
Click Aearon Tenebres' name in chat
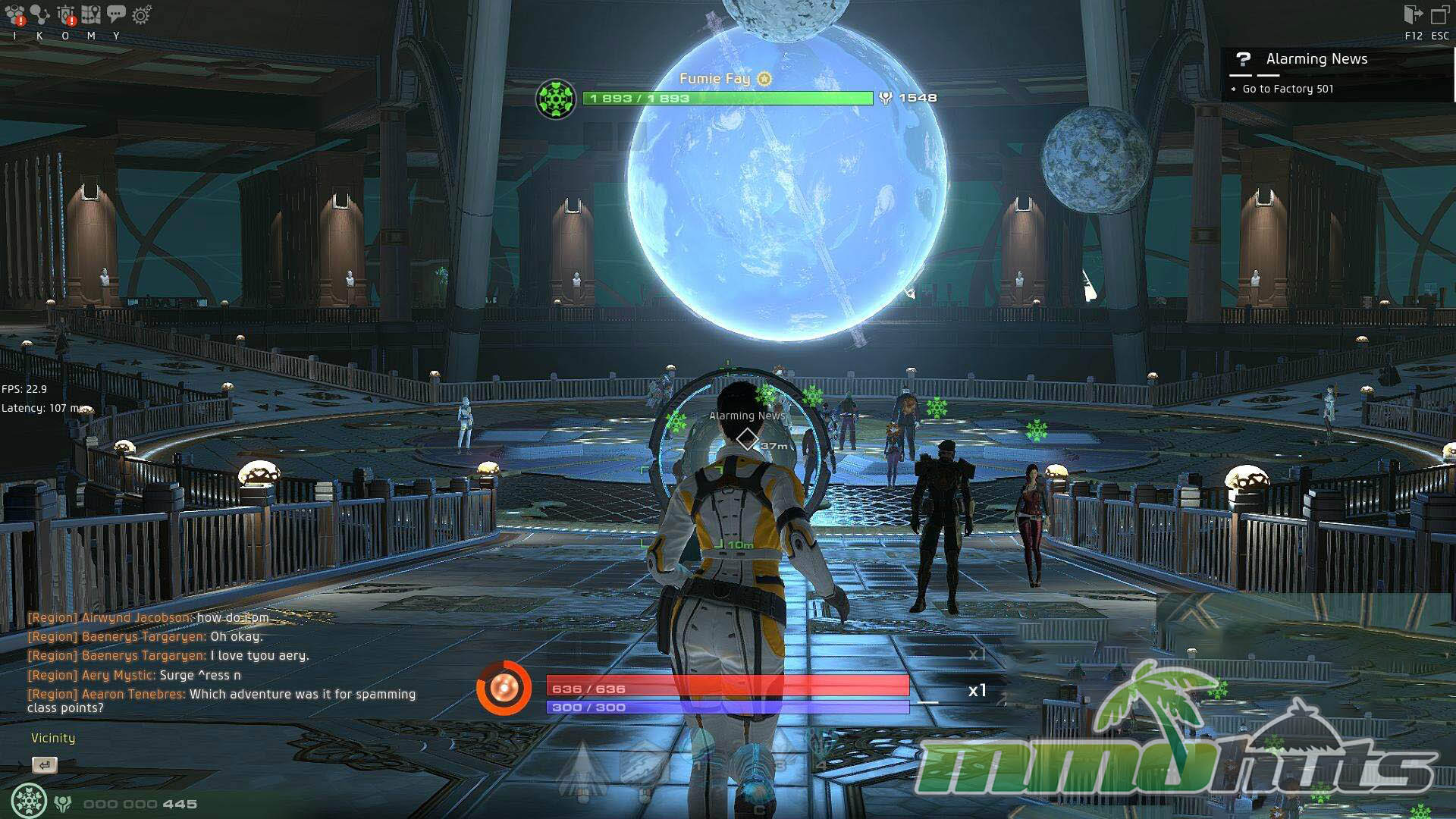coord(133,694)
